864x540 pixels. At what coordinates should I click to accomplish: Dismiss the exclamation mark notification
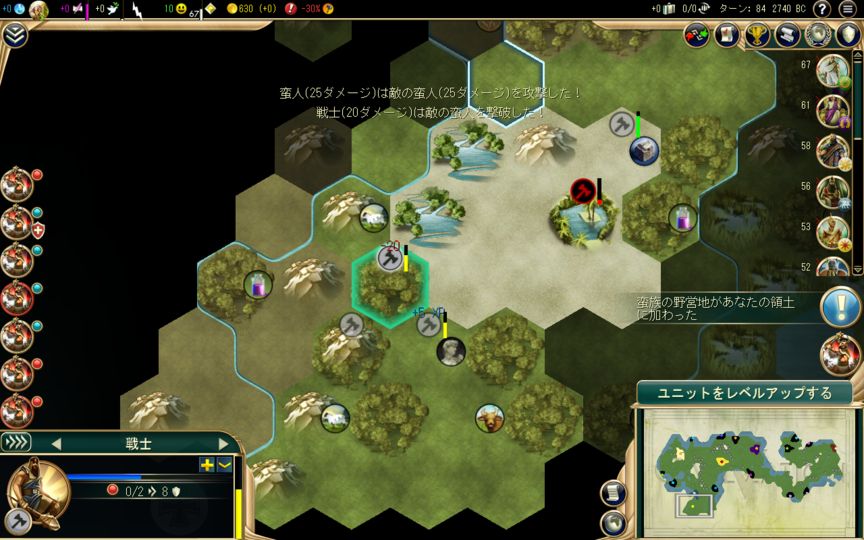coord(839,307)
